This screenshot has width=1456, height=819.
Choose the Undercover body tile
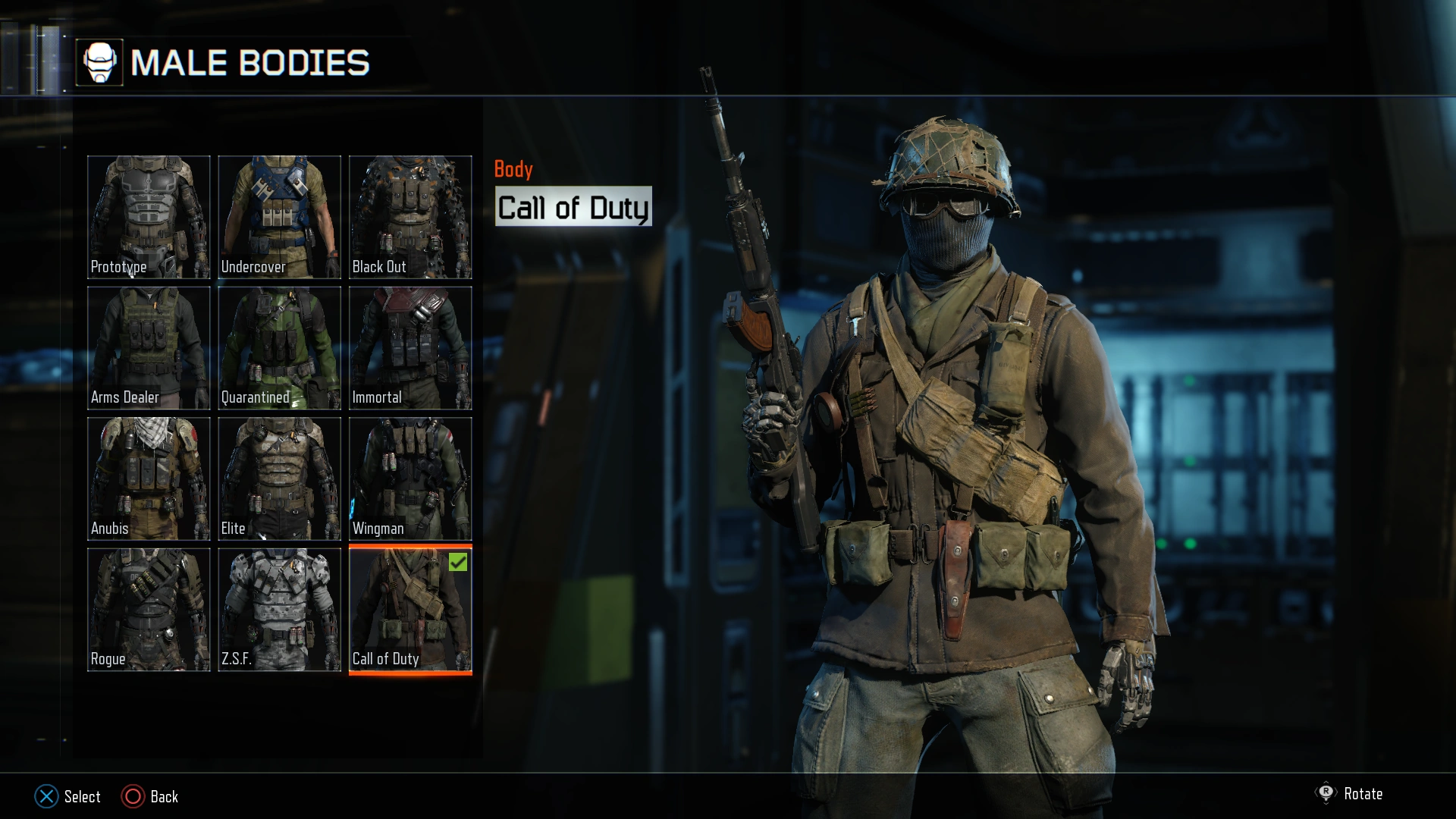click(x=279, y=217)
